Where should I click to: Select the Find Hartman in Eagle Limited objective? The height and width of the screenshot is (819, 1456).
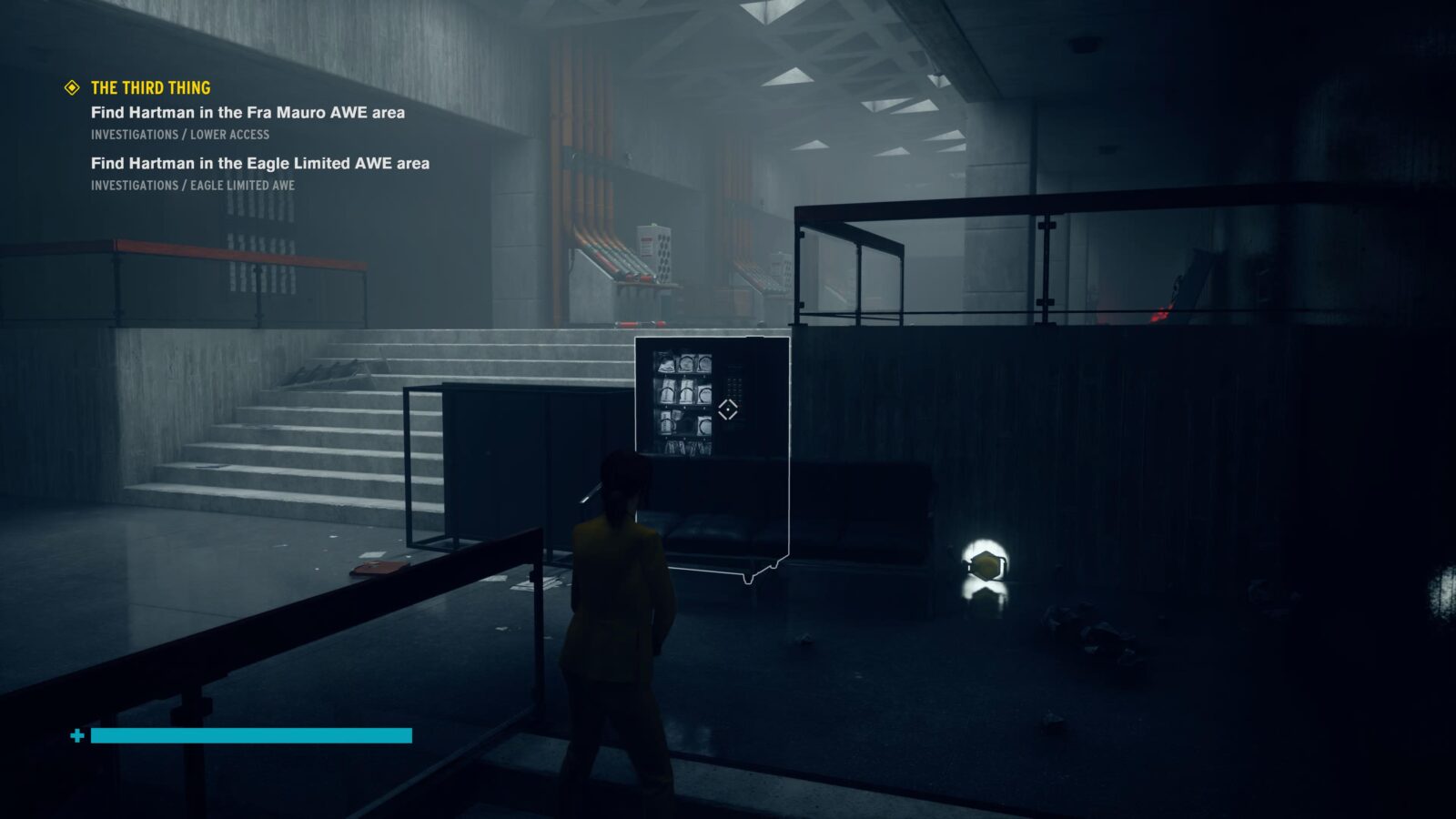(262, 165)
